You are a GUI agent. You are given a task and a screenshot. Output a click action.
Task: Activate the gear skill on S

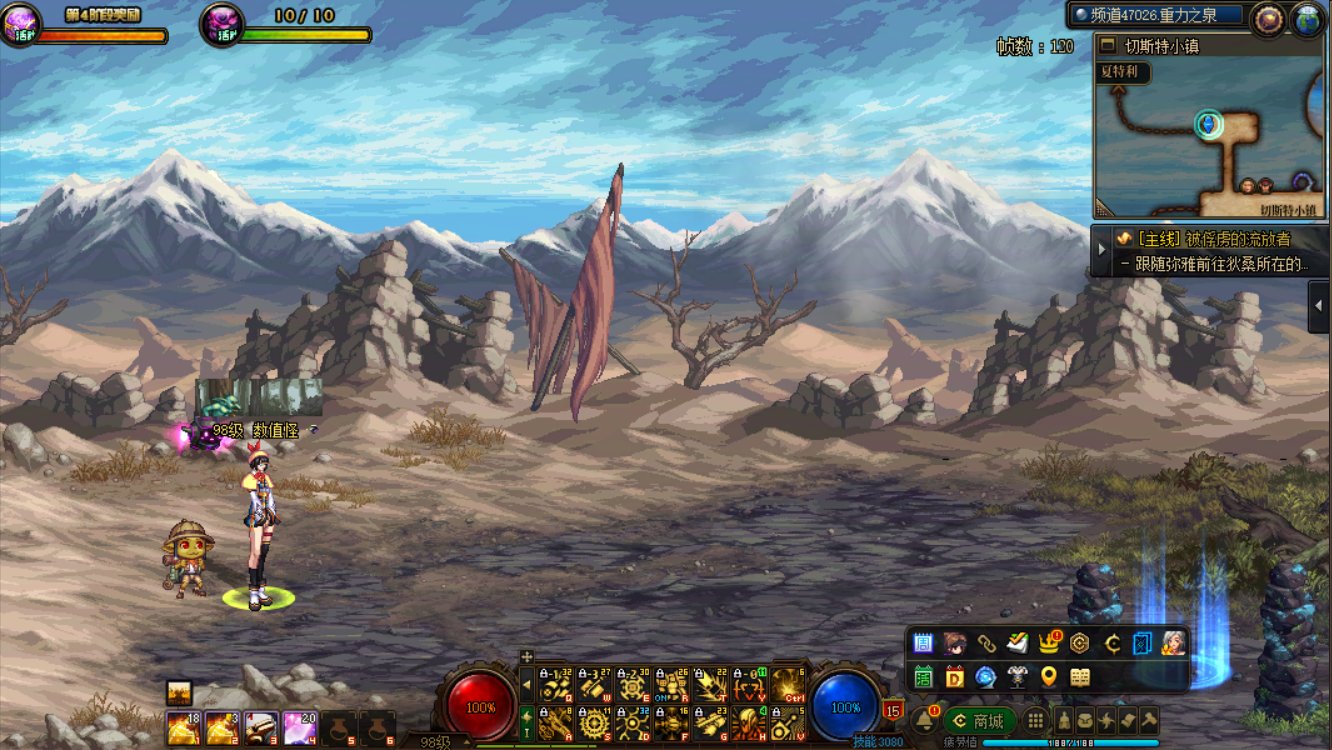point(594,723)
